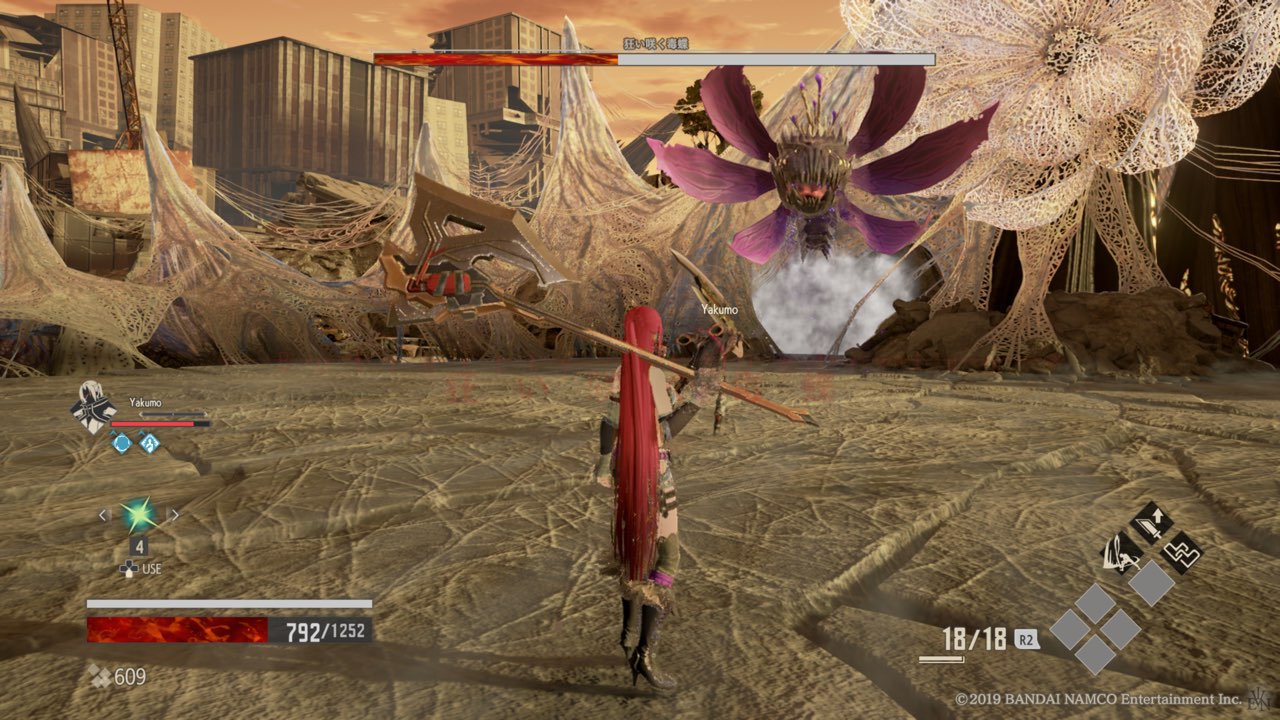
Task: Cycle quick item with the right arrow
Action: tap(174, 516)
